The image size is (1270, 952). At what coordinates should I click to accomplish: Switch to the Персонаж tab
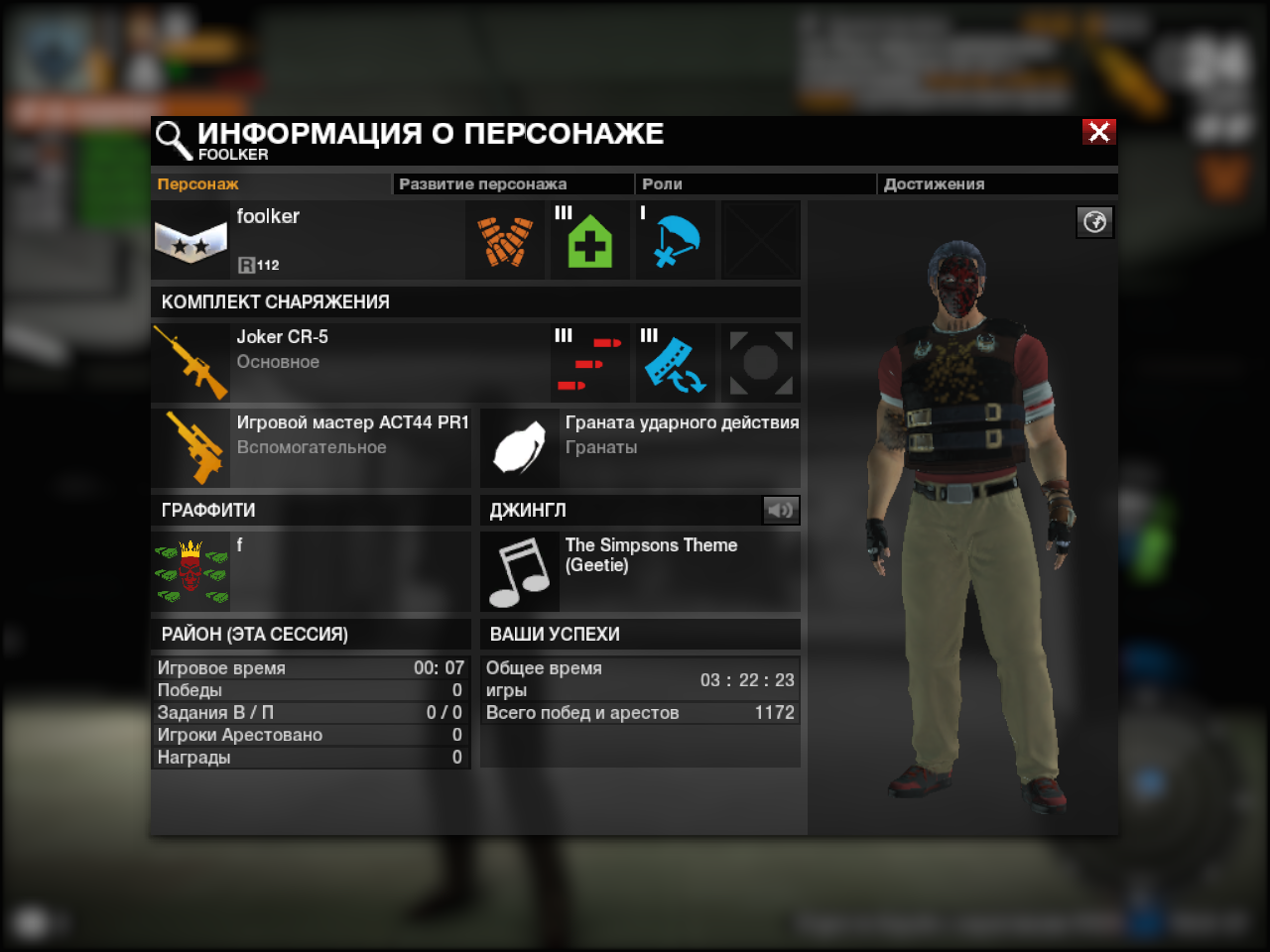198,184
